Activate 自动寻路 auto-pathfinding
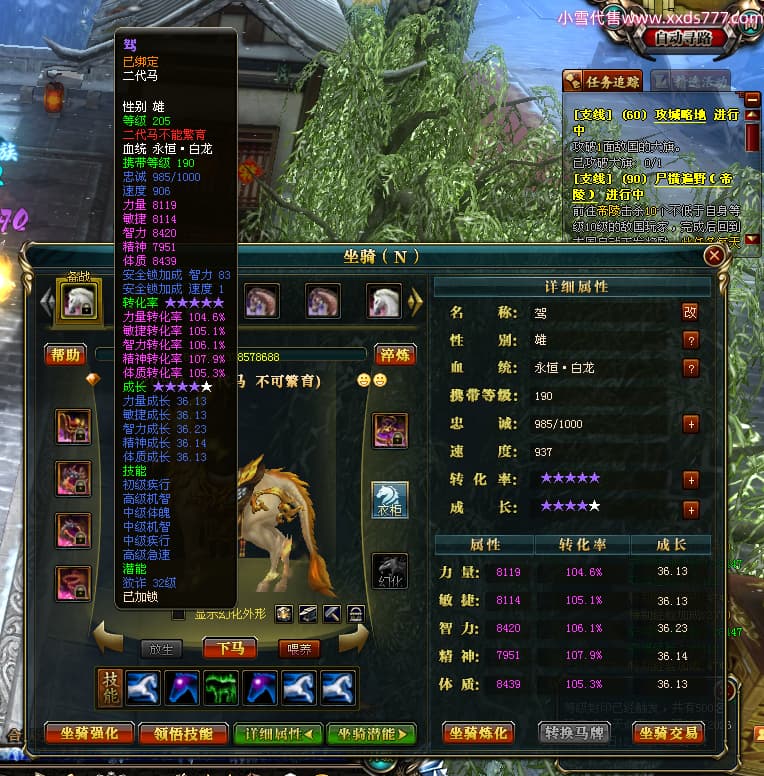This screenshot has width=764, height=776. [684, 38]
